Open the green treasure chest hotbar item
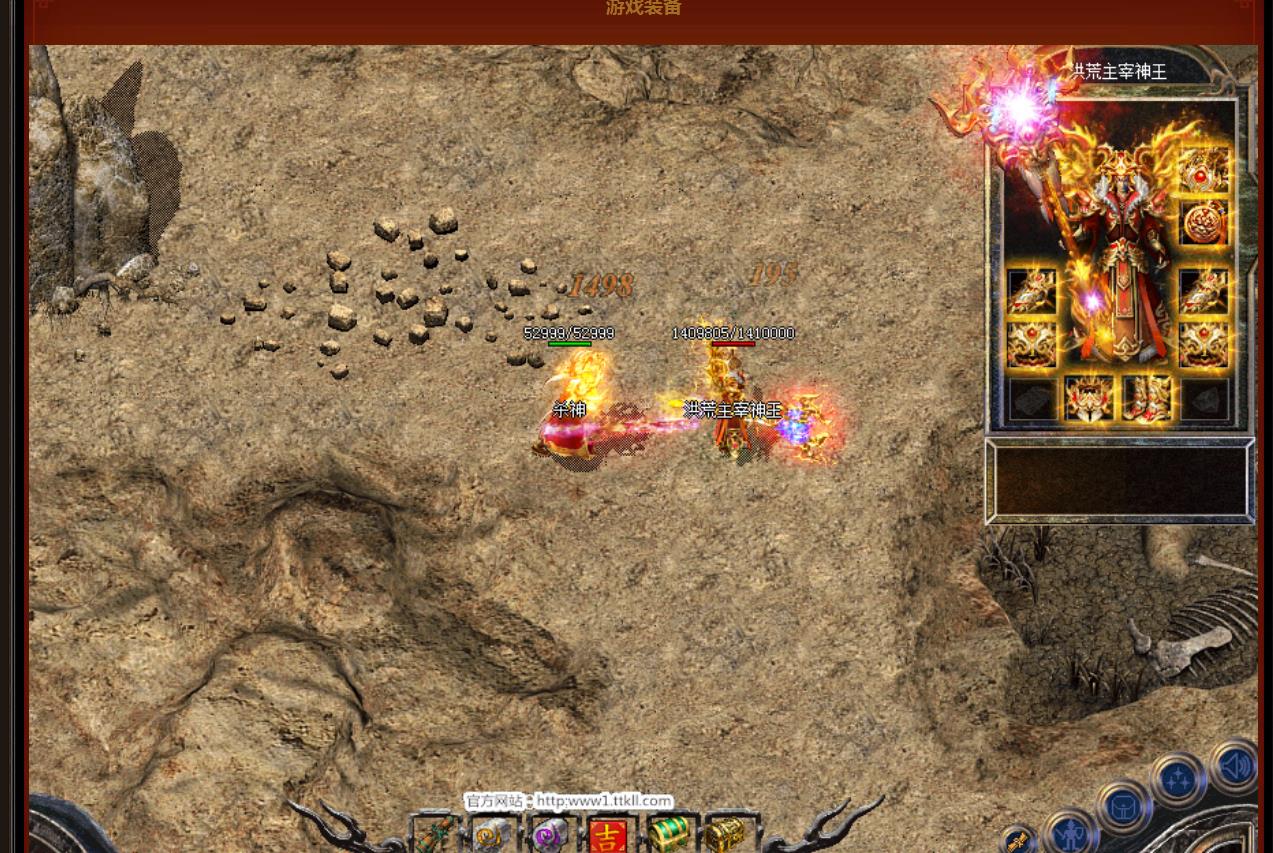 pos(667,834)
